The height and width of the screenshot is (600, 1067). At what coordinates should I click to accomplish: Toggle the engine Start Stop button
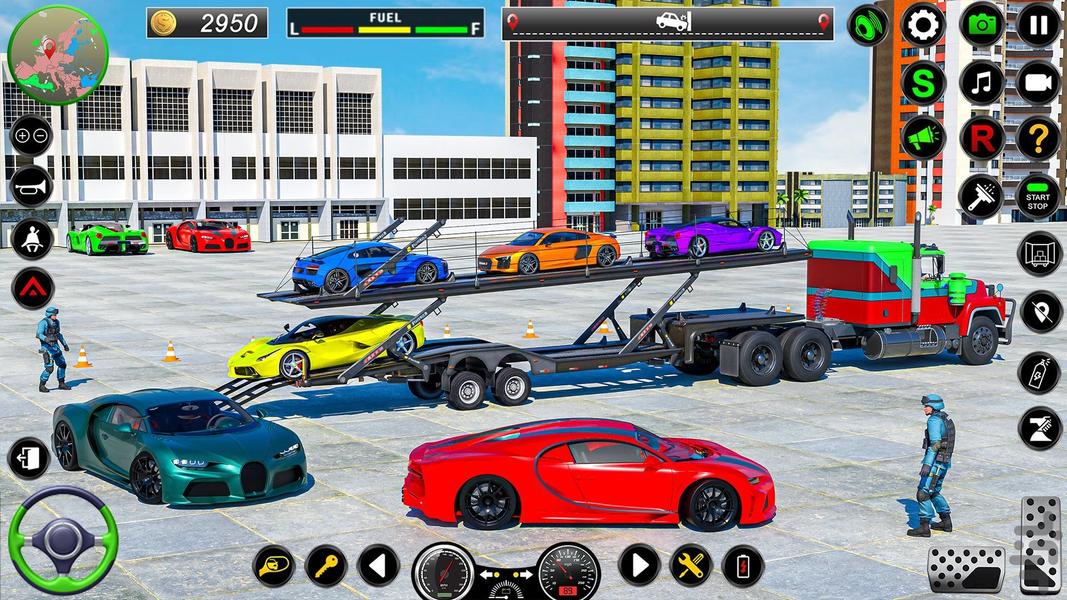(1039, 197)
